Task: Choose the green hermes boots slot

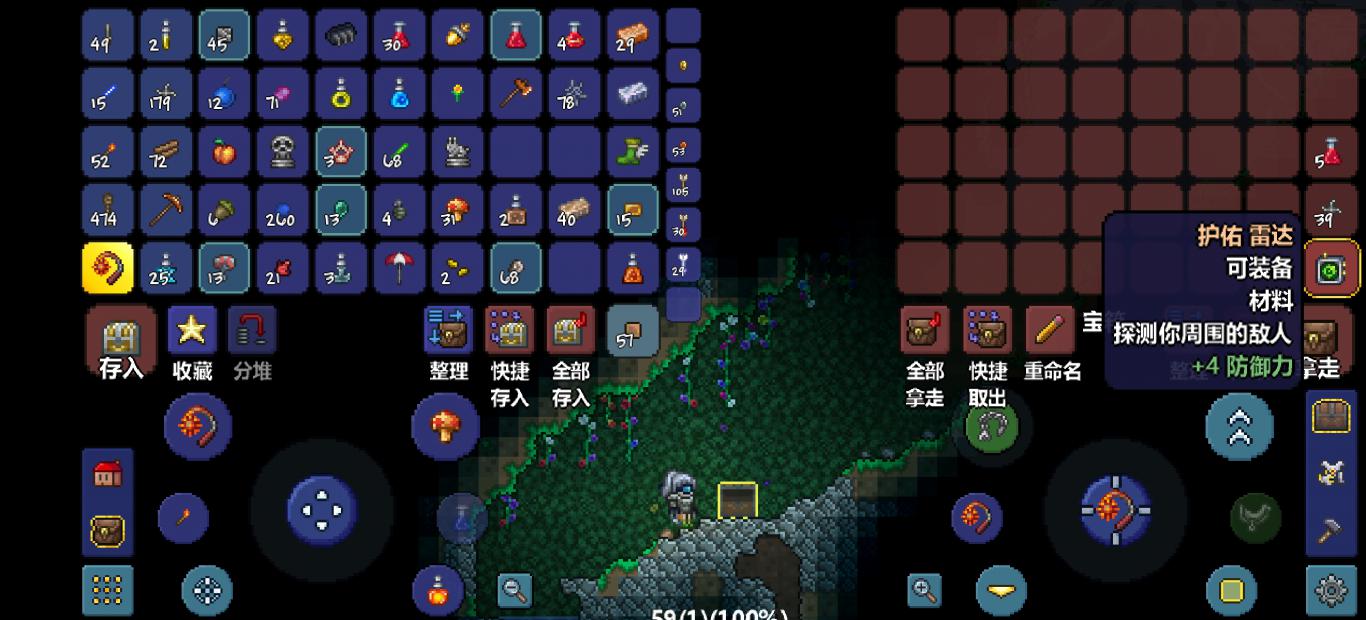Action: [633, 152]
